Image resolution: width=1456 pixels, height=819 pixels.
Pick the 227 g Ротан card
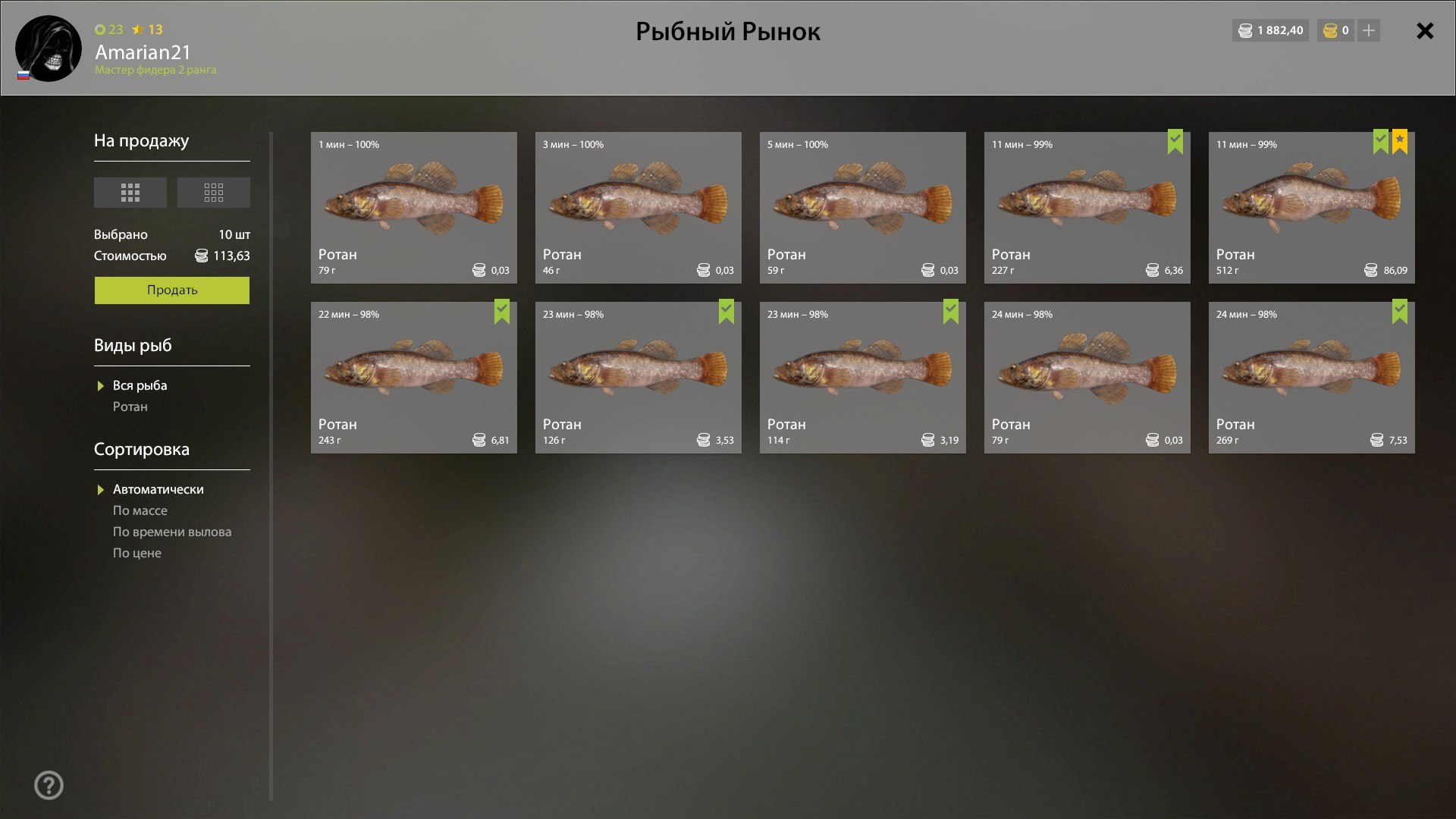pos(1087,208)
